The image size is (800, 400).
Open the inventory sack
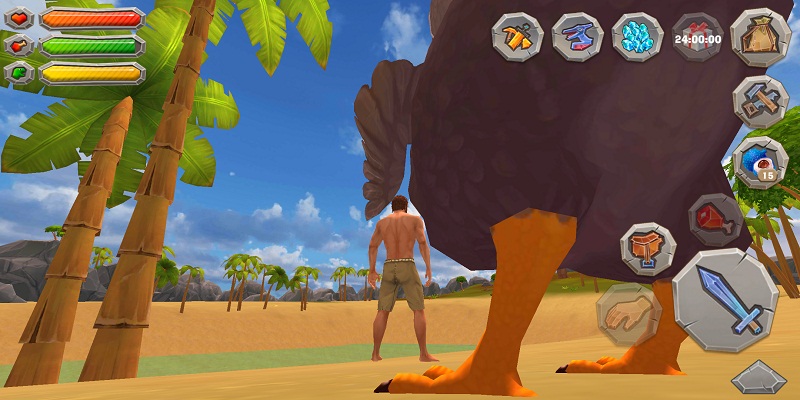point(760,38)
